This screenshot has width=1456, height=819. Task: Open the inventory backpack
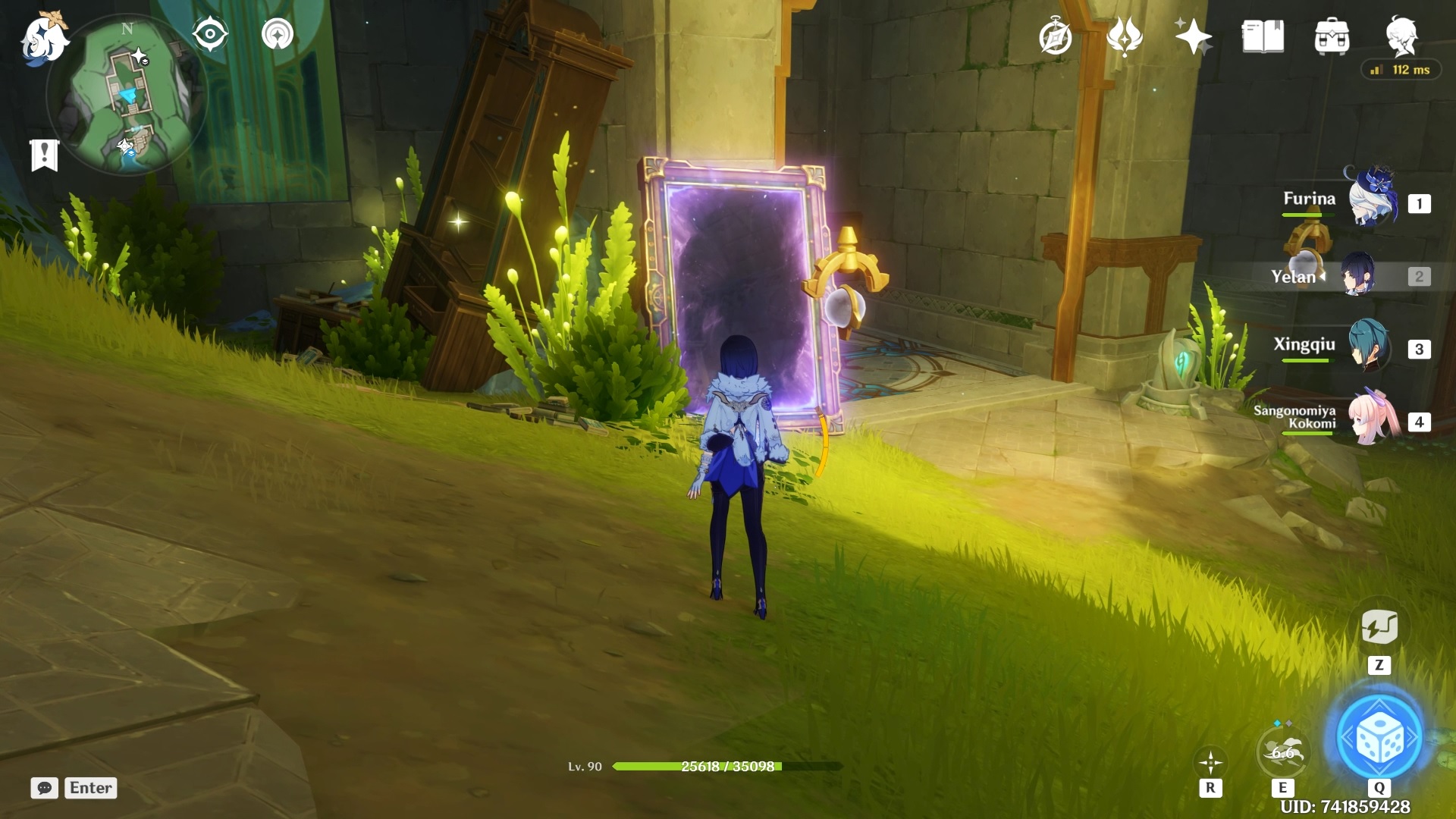pos(1332,36)
